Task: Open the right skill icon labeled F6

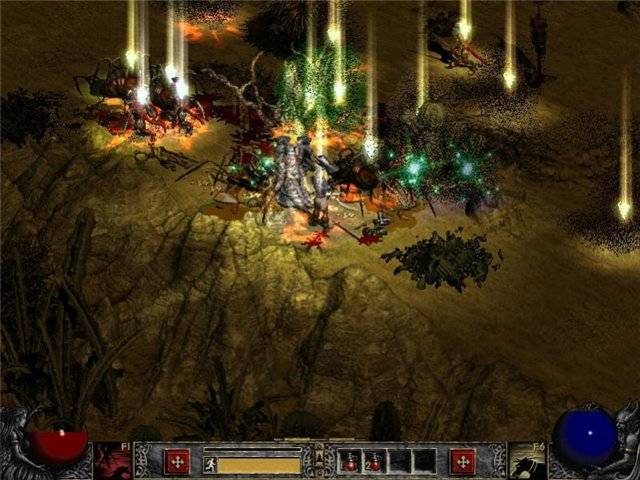Action: [526, 461]
